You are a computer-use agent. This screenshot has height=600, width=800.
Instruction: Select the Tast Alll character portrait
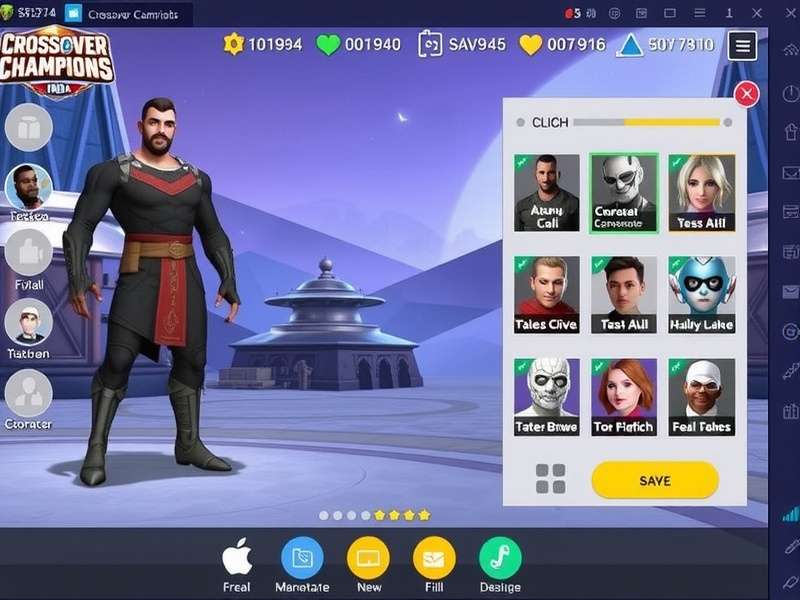624,294
